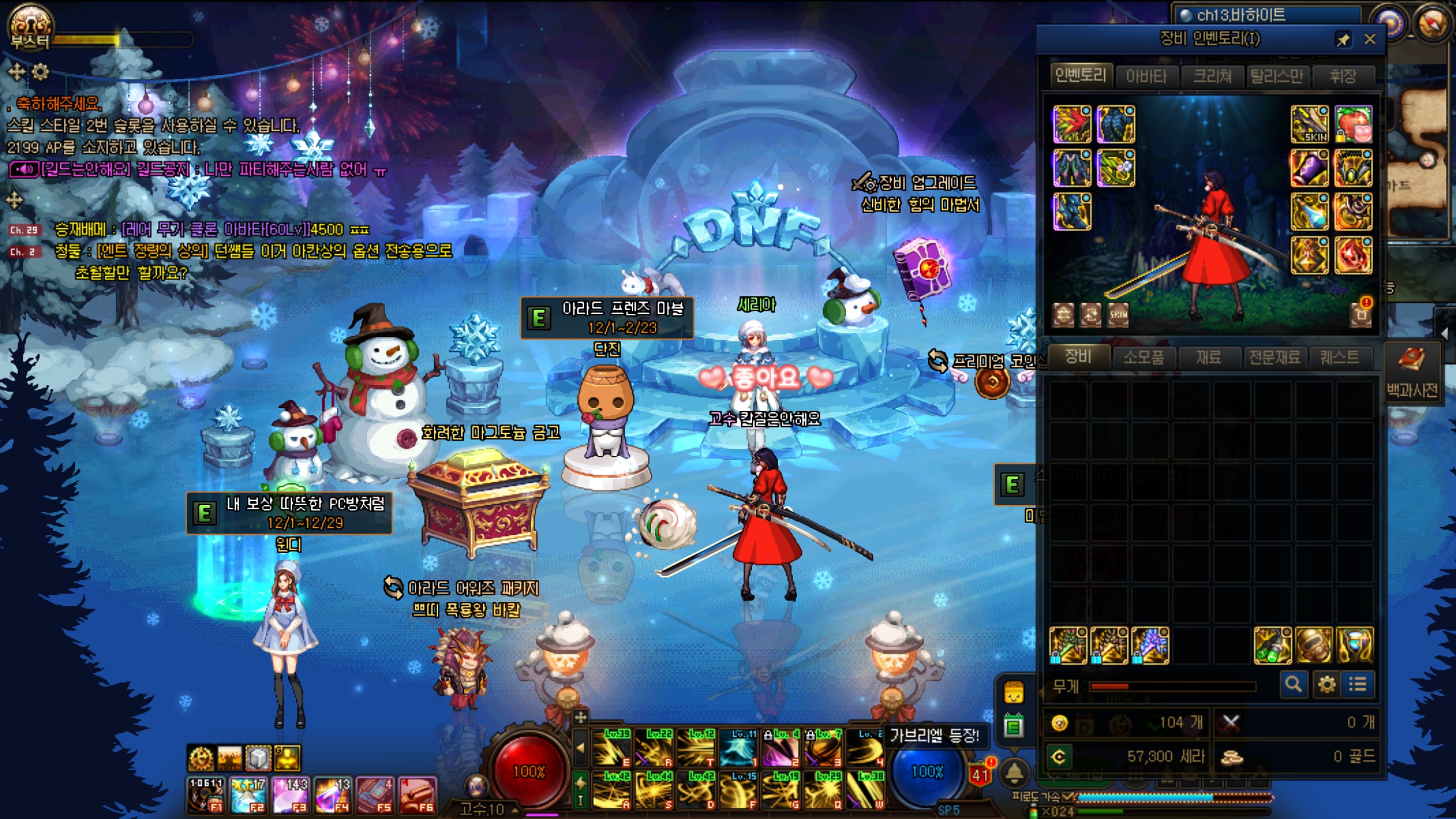Screen dimensions: 1456x819
Task: Show the 소모품 item category
Action: point(1143,358)
